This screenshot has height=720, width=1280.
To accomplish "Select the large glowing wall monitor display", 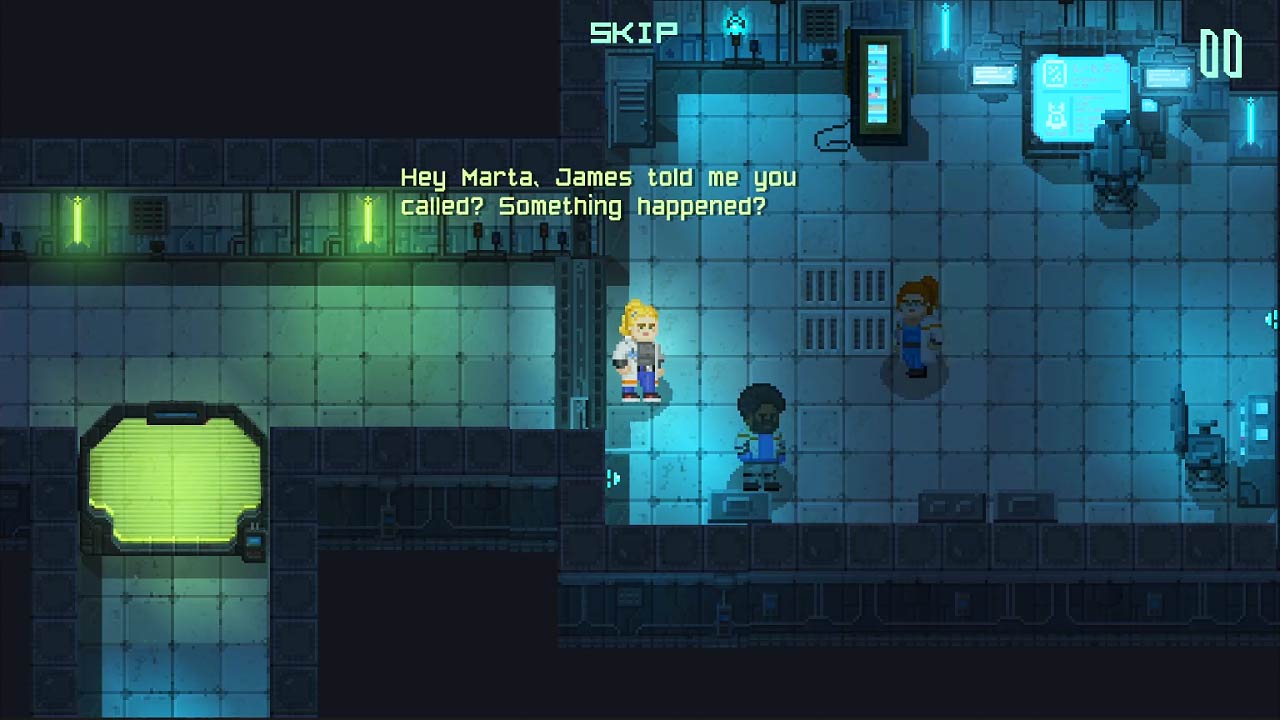I will pos(1080,95).
